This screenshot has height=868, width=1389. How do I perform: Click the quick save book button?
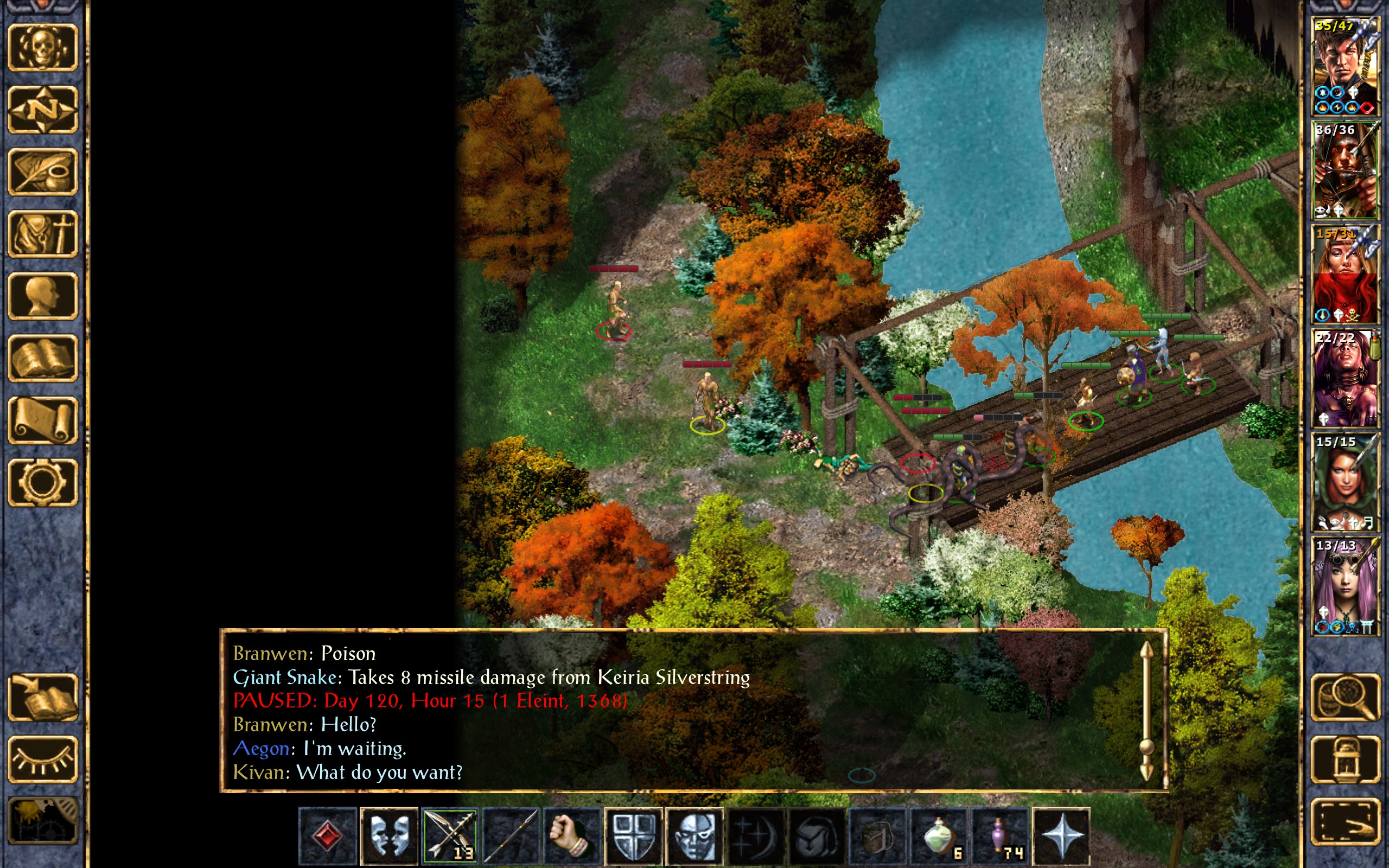coord(42,697)
